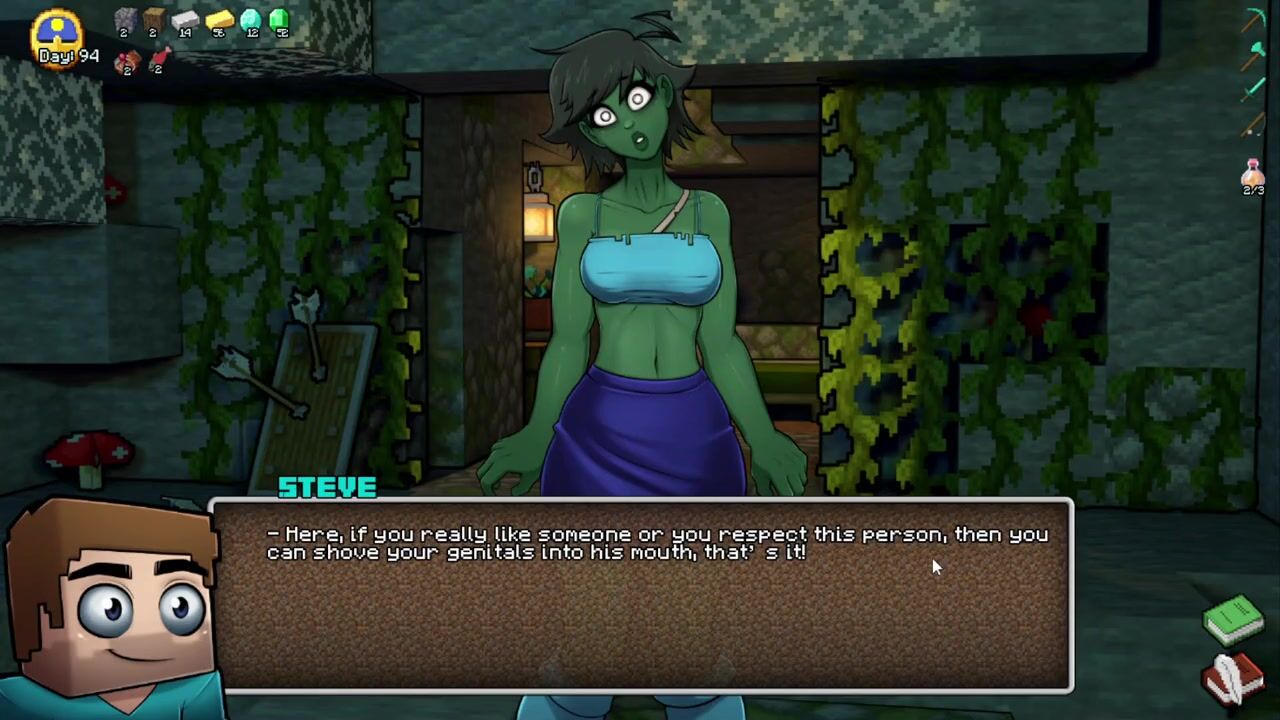Select the cobblestone resource icon
The width and height of the screenshot is (1280, 720).
125,21
